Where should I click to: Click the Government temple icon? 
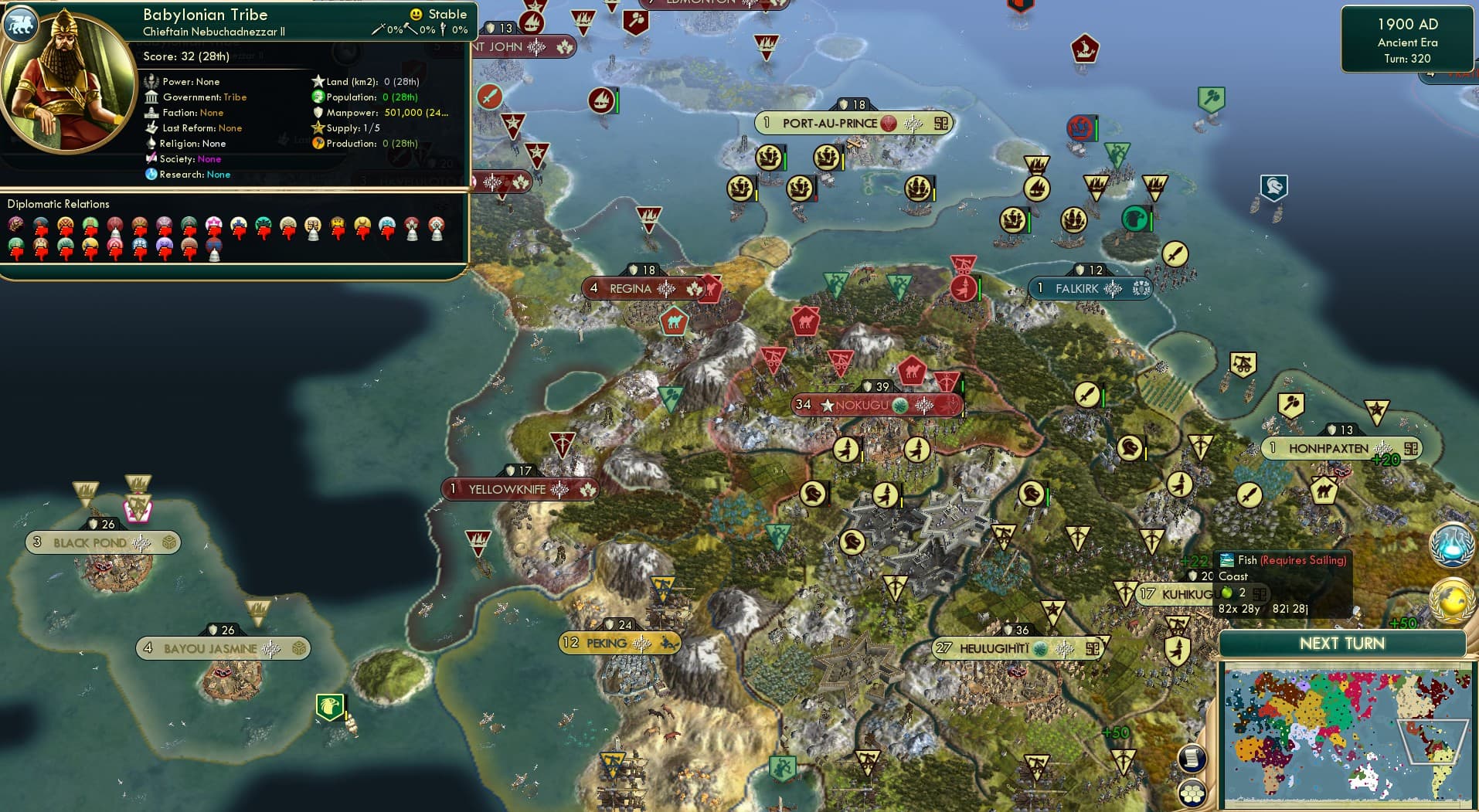click(x=152, y=97)
